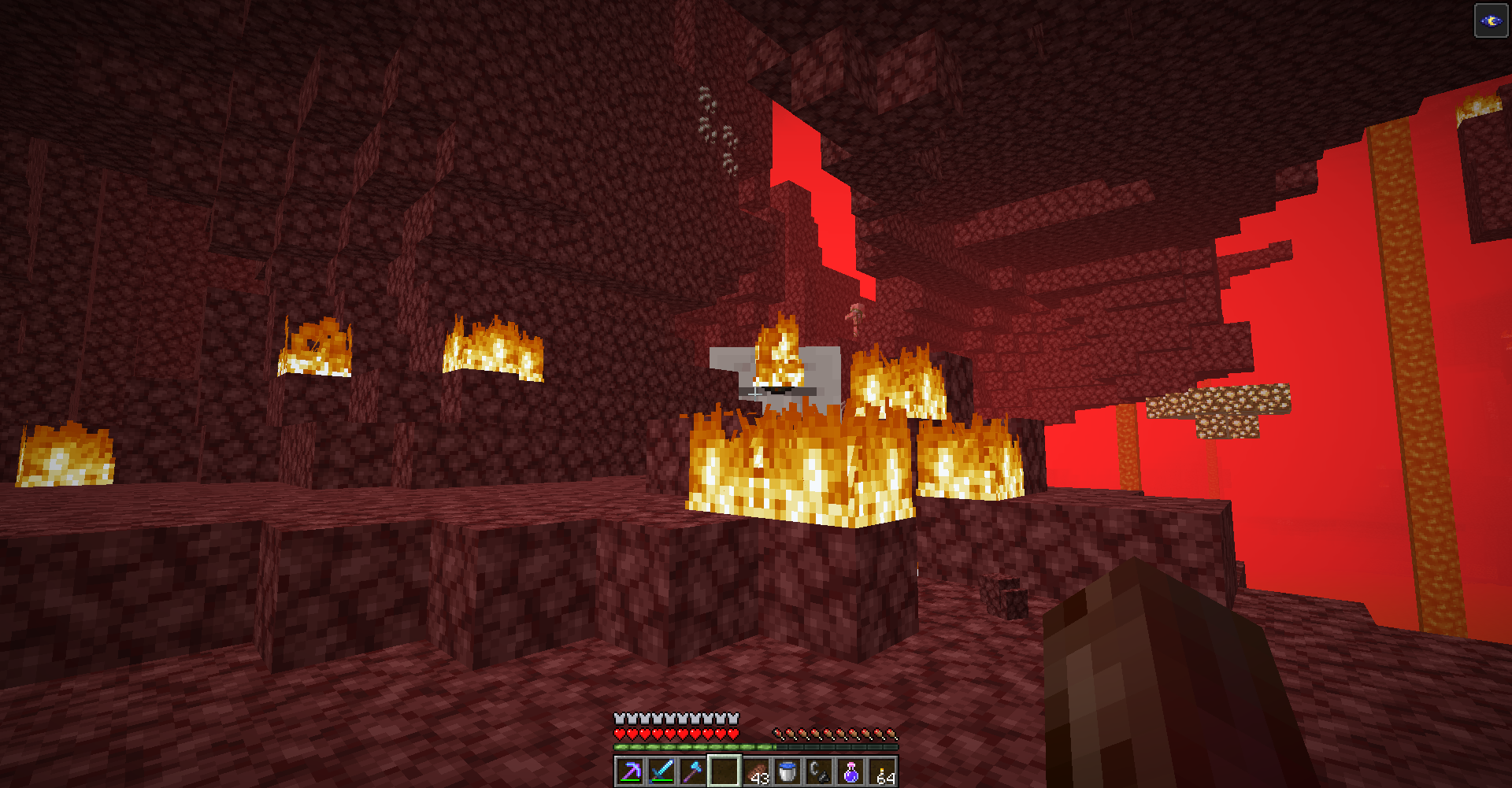1512x788 pixels.
Task: Select the enchanted pickaxe hotbar slot
Action: [x=630, y=771]
